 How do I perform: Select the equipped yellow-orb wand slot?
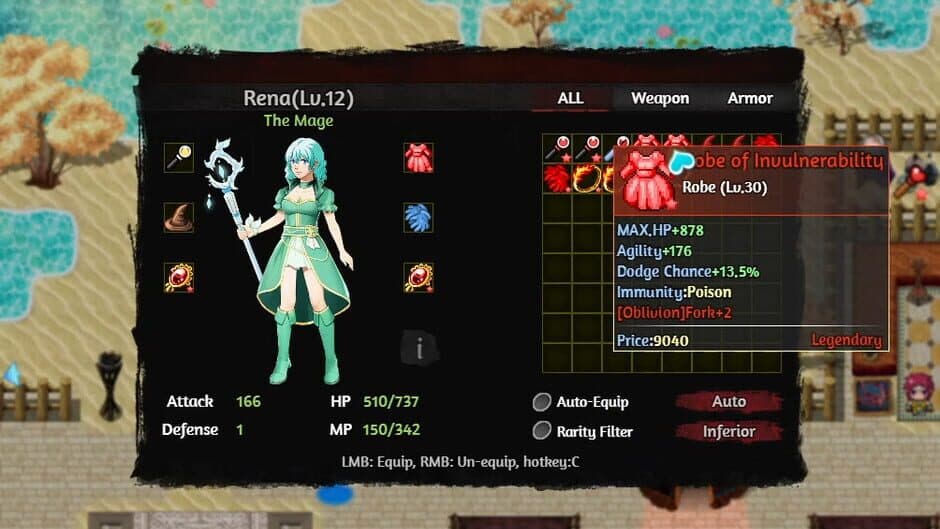[x=179, y=158]
